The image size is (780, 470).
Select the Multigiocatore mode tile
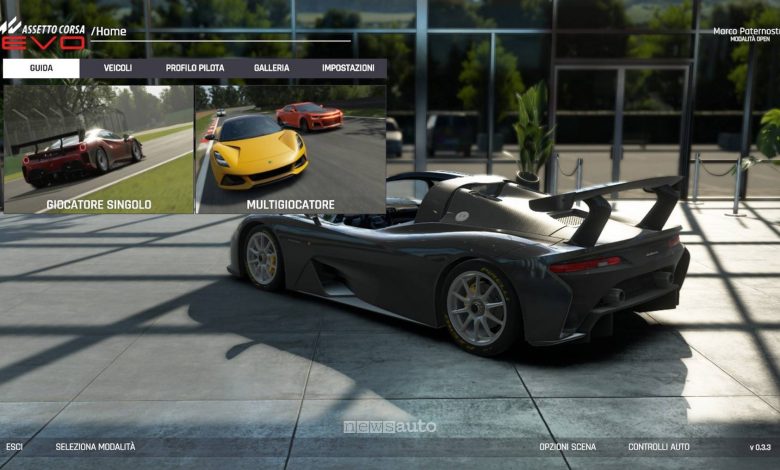pyautogui.click(x=291, y=149)
